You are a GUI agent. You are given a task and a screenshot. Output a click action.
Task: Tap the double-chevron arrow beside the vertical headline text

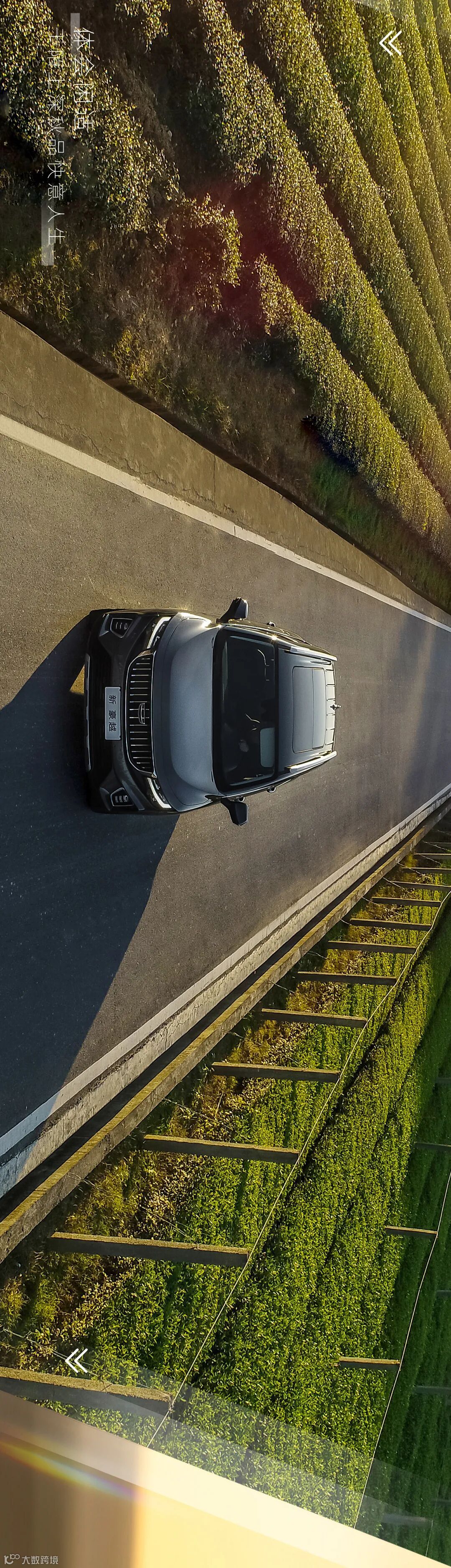coord(391,43)
